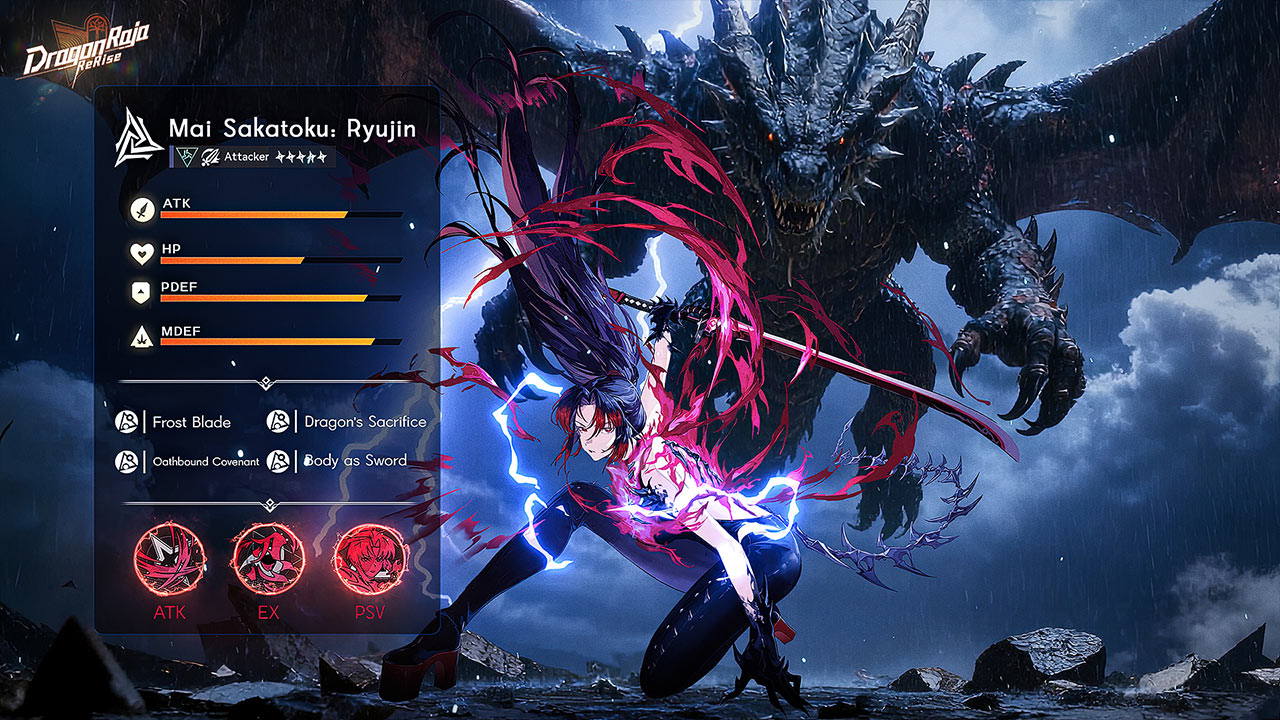Select the PSV passive skill icon
Viewport: 1280px width, 720px height.
pyautogui.click(x=369, y=560)
